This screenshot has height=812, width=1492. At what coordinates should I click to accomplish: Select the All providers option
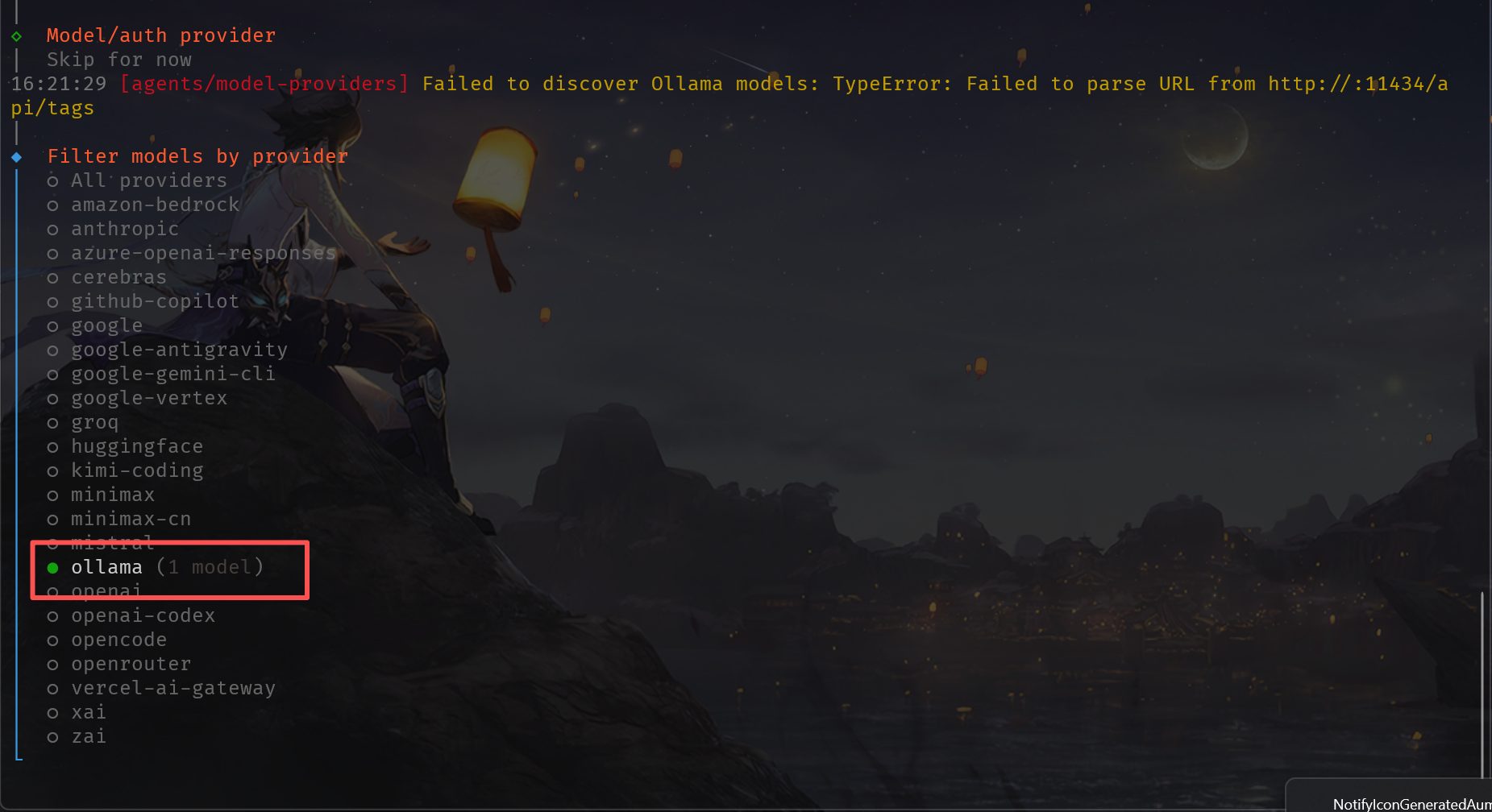tap(148, 180)
